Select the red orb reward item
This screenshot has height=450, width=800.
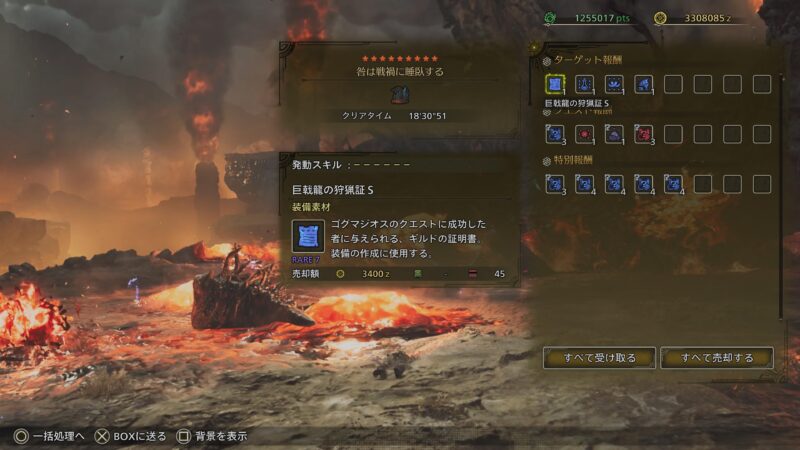(586, 133)
